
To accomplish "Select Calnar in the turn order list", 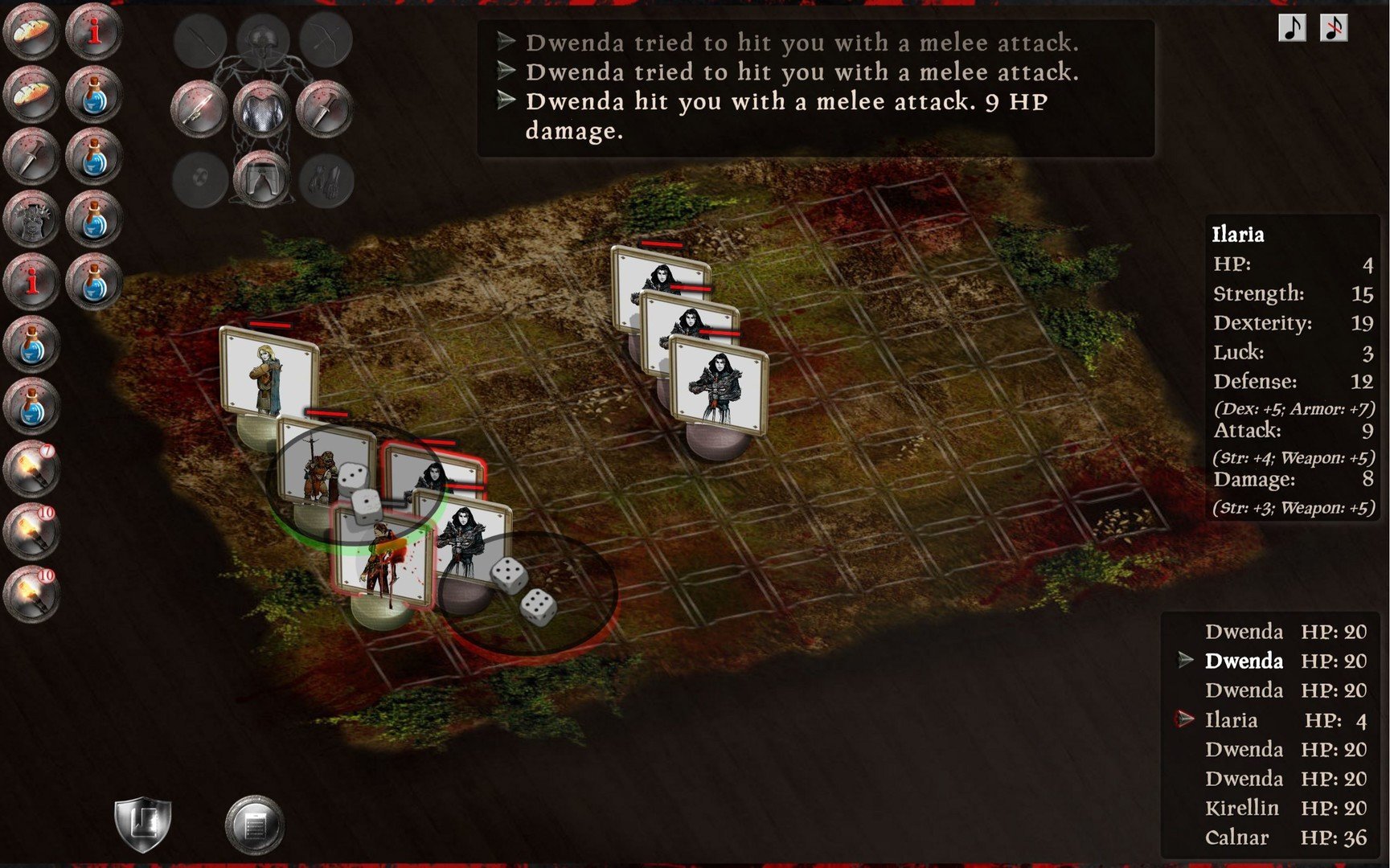I will point(1236,837).
